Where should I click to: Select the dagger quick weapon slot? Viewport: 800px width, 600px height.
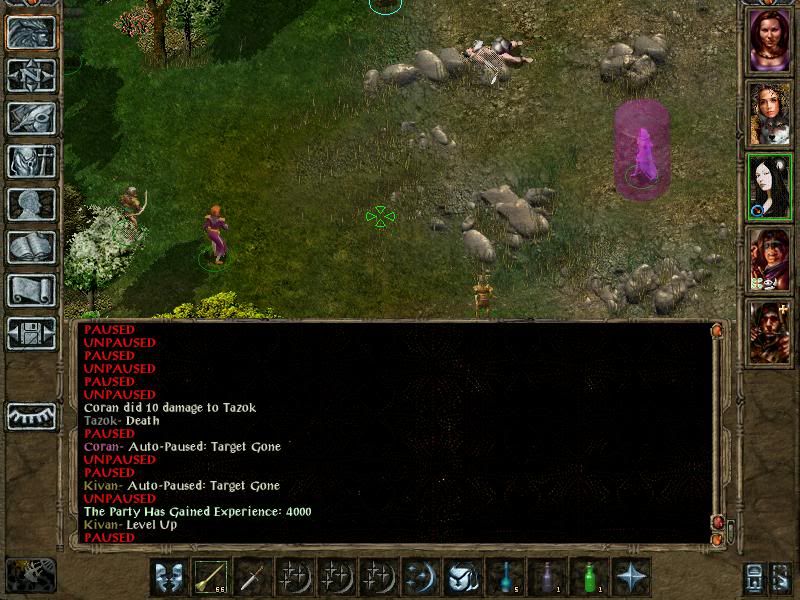[x=253, y=577]
